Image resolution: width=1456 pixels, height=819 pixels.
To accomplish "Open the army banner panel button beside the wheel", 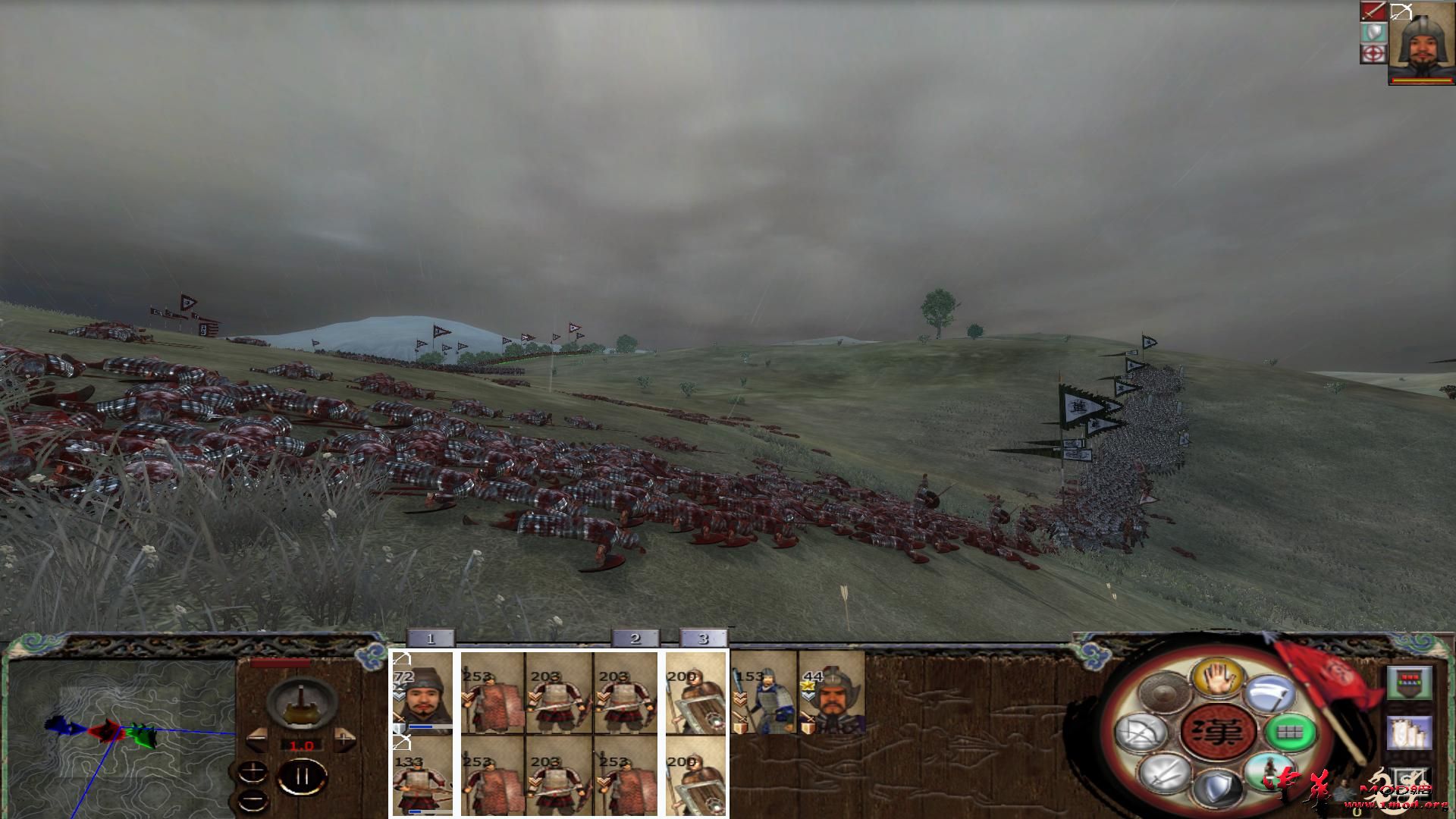I will 1409,682.
